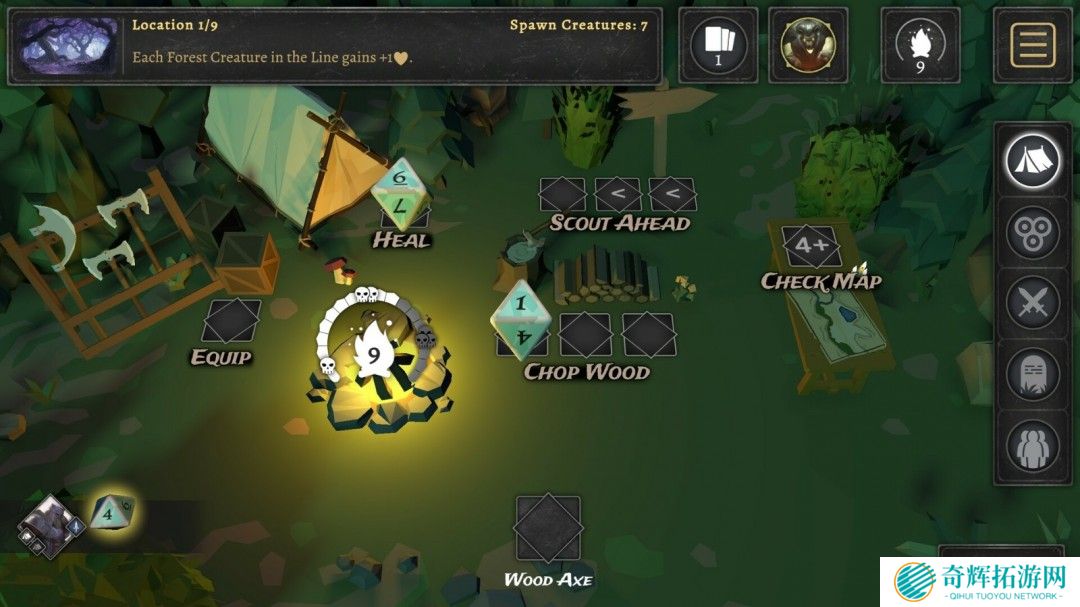Open the hamburger menu
This screenshot has height=607, width=1080.
click(x=1032, y=45)
